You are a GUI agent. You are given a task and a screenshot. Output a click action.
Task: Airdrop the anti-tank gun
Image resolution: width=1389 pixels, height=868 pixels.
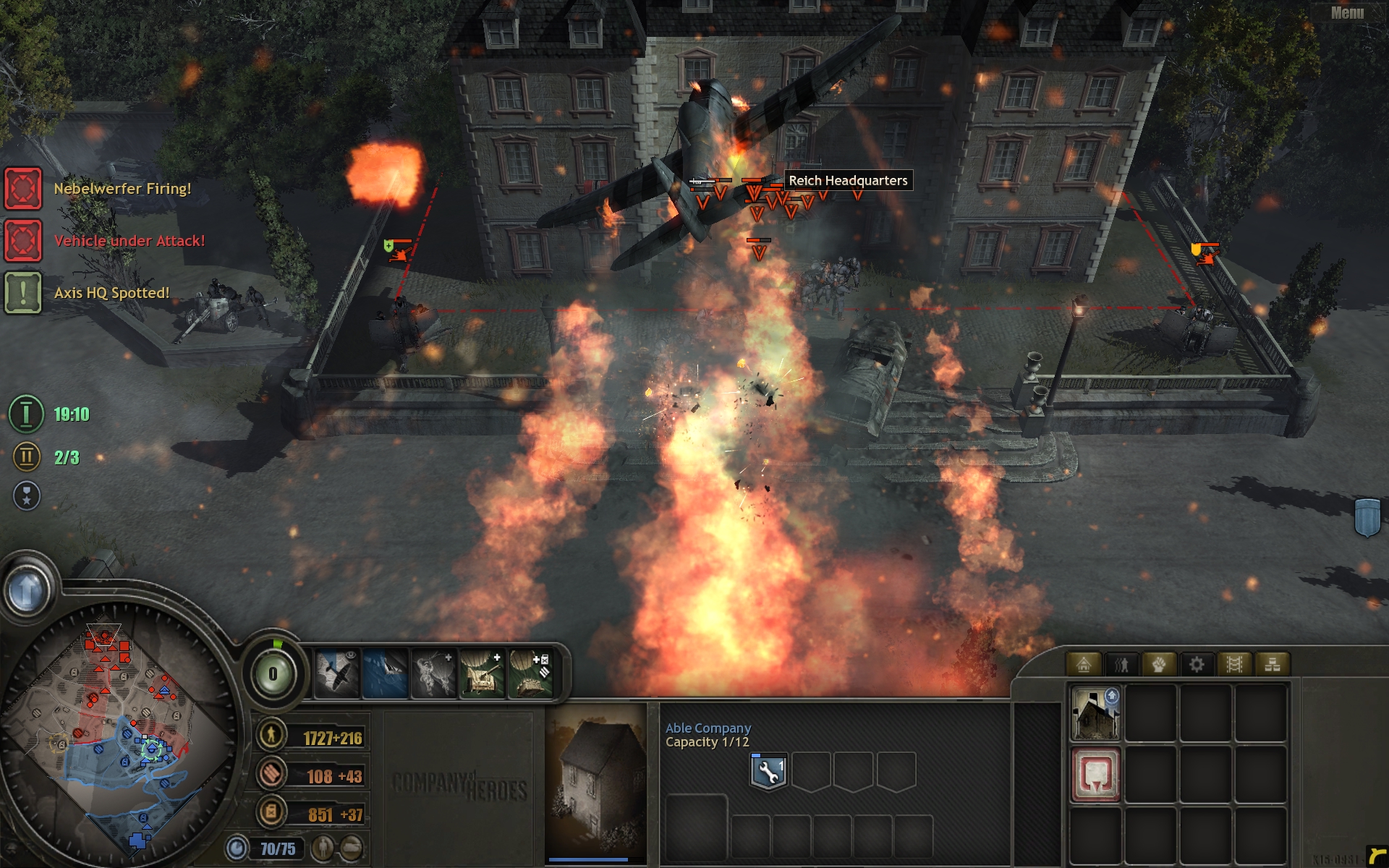click(x=482, y=674)
